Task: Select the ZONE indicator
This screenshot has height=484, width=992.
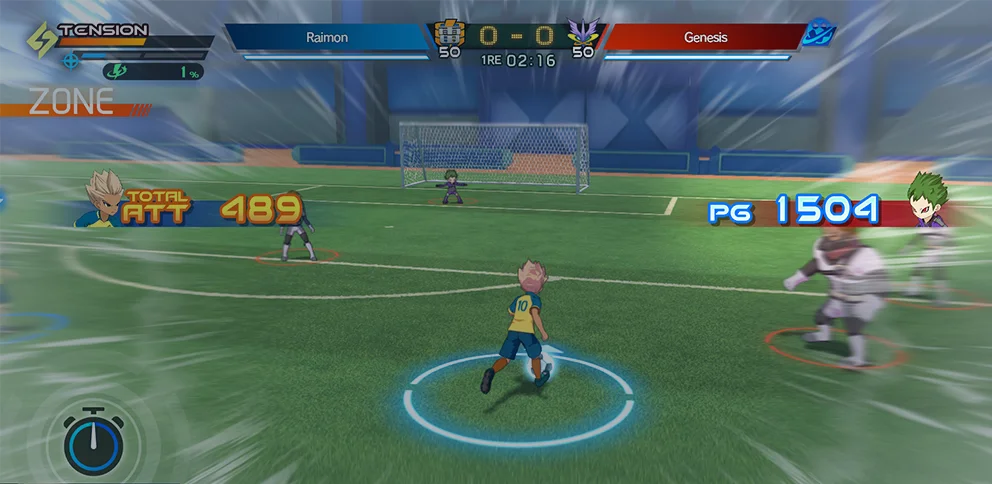Action: click(71, 102)
